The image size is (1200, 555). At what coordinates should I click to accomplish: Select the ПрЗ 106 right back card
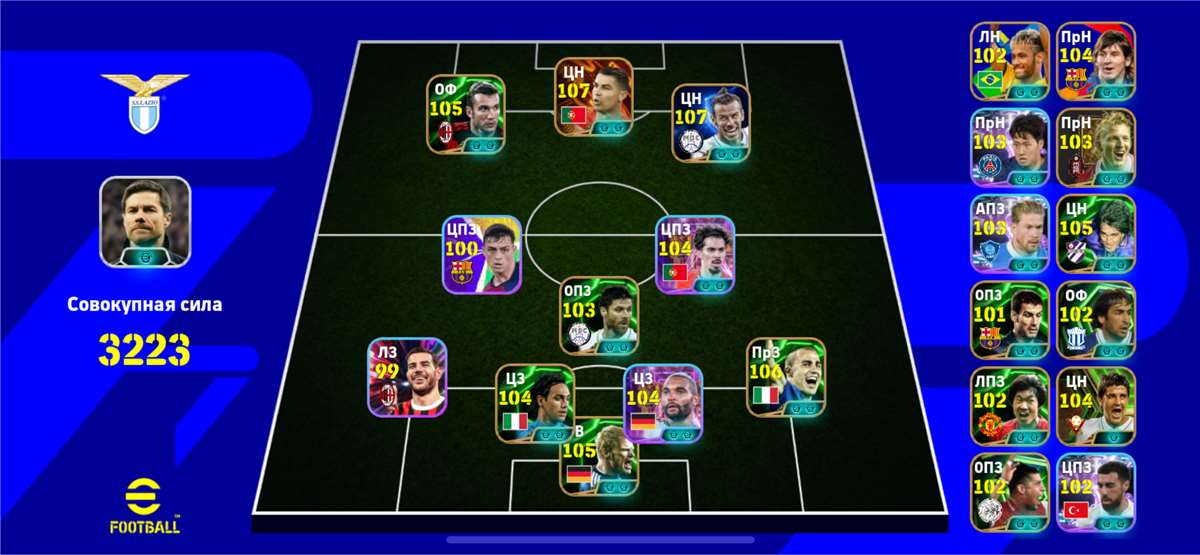(787, 377)
